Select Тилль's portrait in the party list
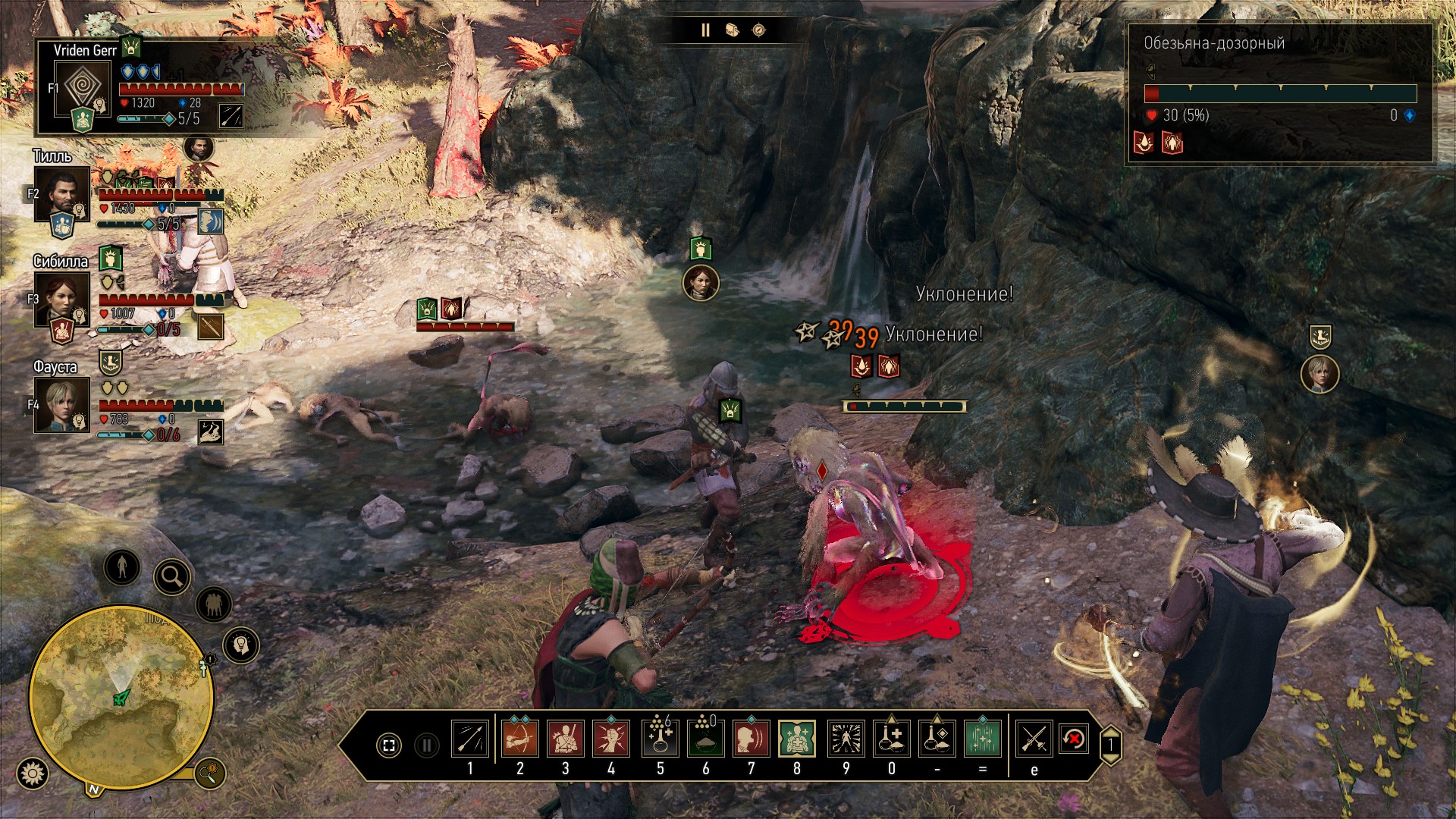Image resolution: width=1456 pixels, height=819 pixels. pyautogui.click(x=61, y=193)
